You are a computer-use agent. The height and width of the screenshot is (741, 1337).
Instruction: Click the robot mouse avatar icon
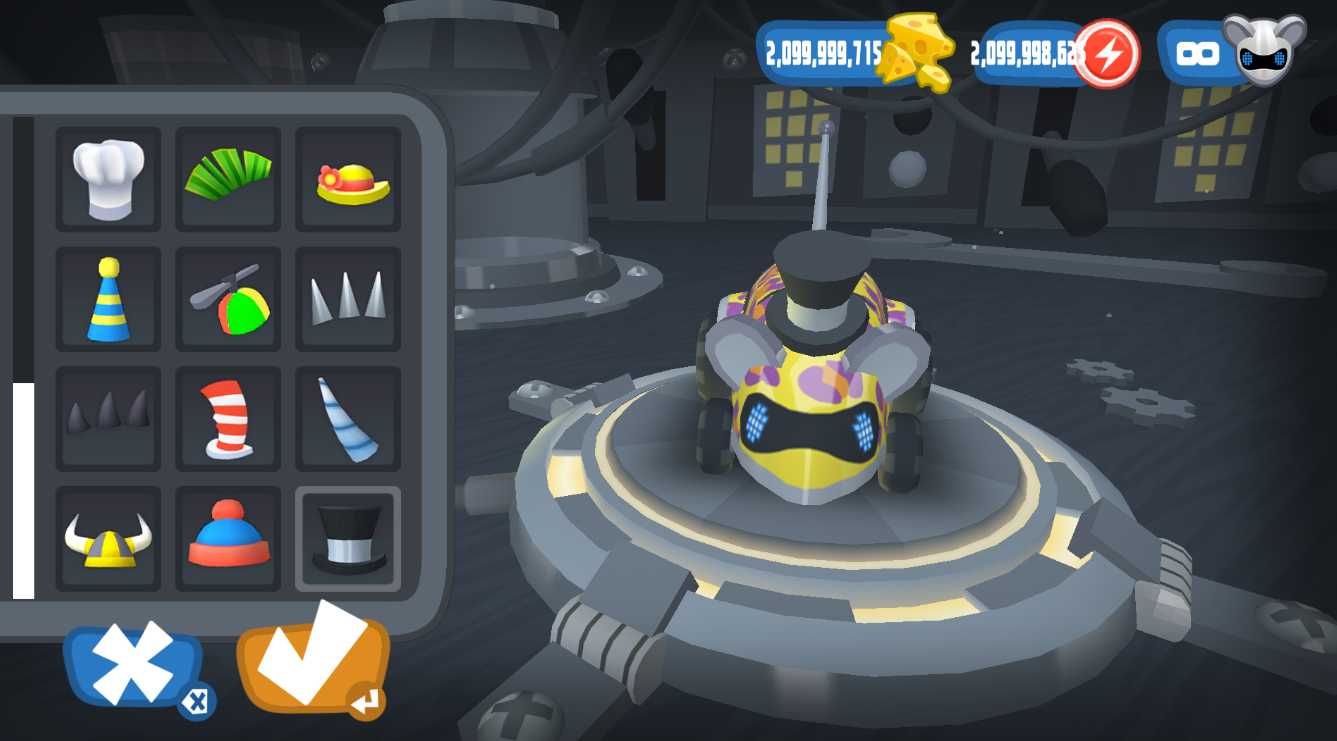click(1264, 50)
